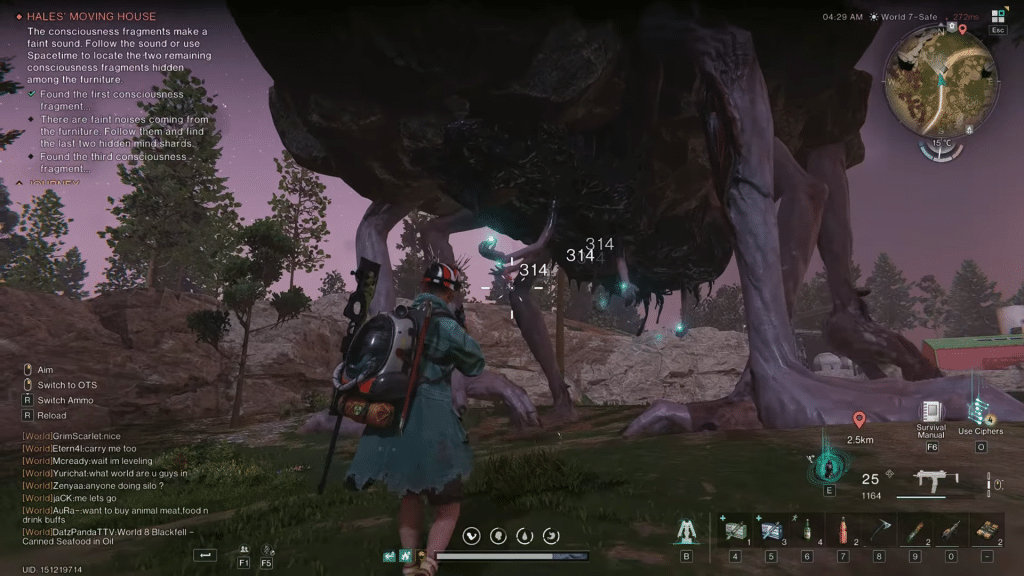
Task: Open the circular minimap
Action: 941,81
